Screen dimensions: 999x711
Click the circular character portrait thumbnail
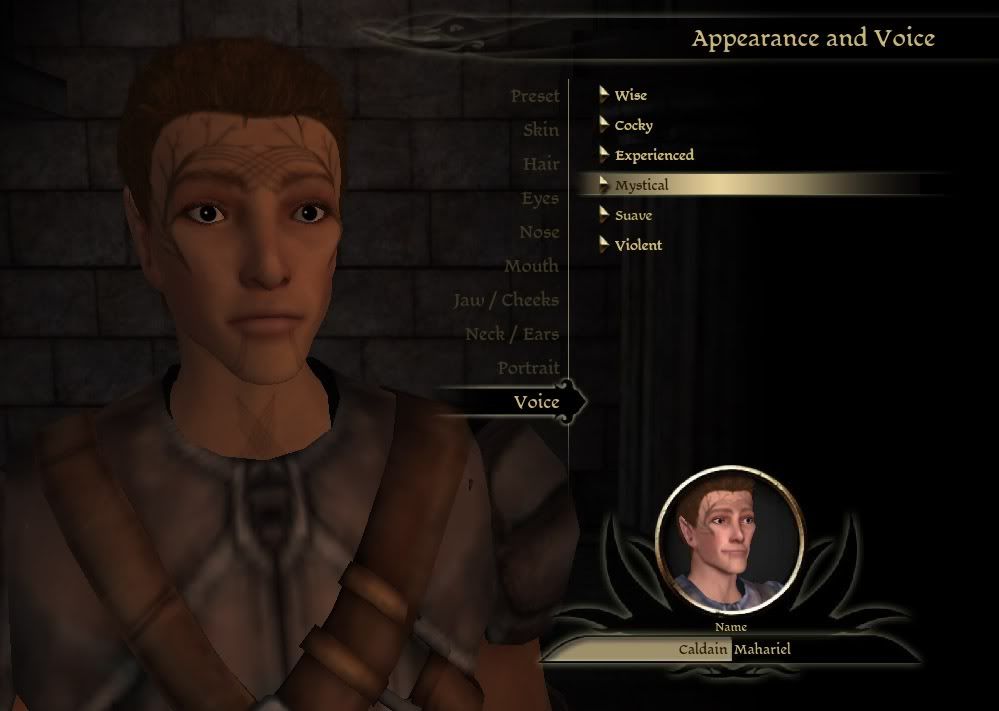(730, 540)
